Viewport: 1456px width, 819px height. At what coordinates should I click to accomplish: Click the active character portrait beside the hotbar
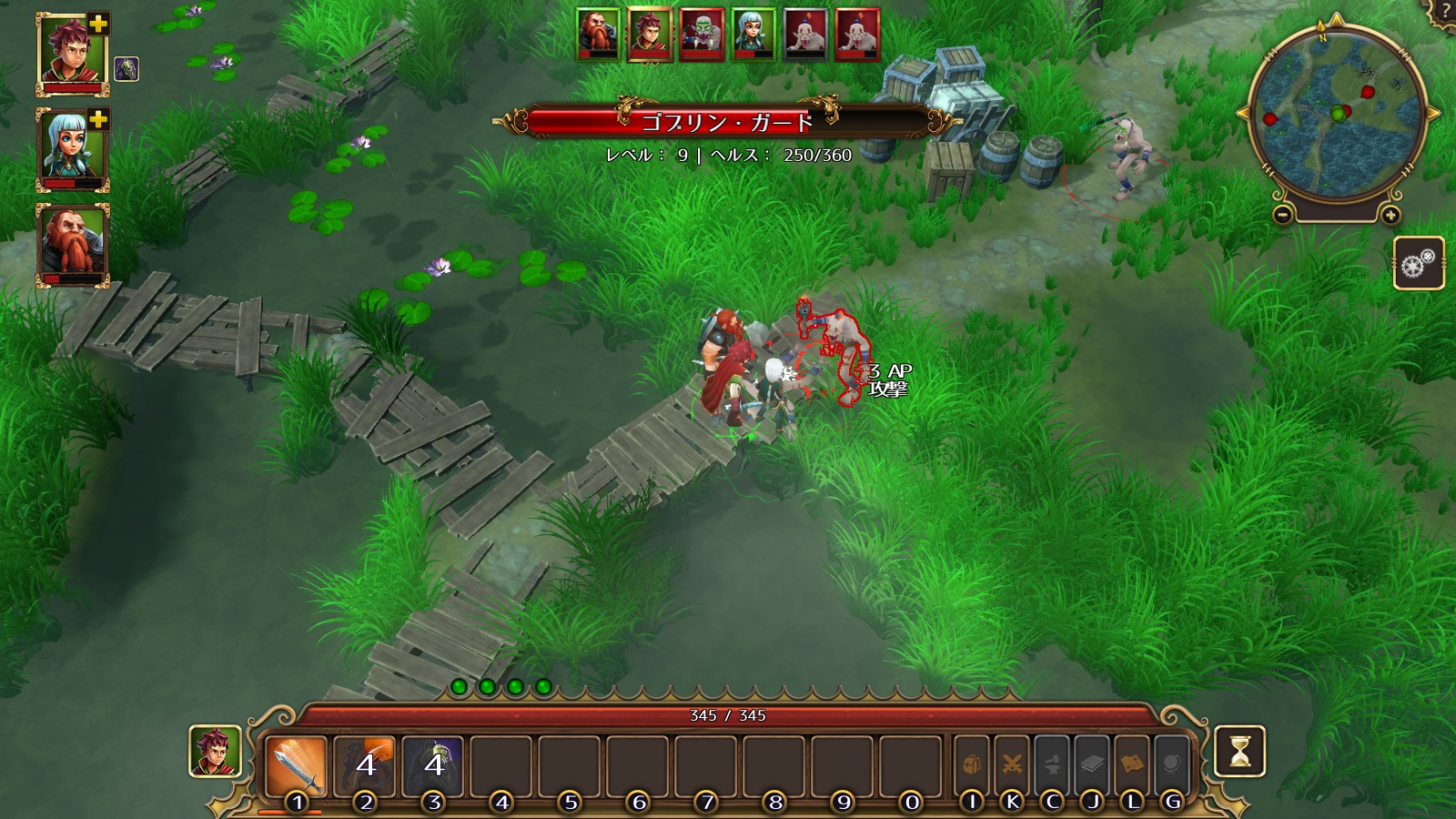(x=215, y=751)
